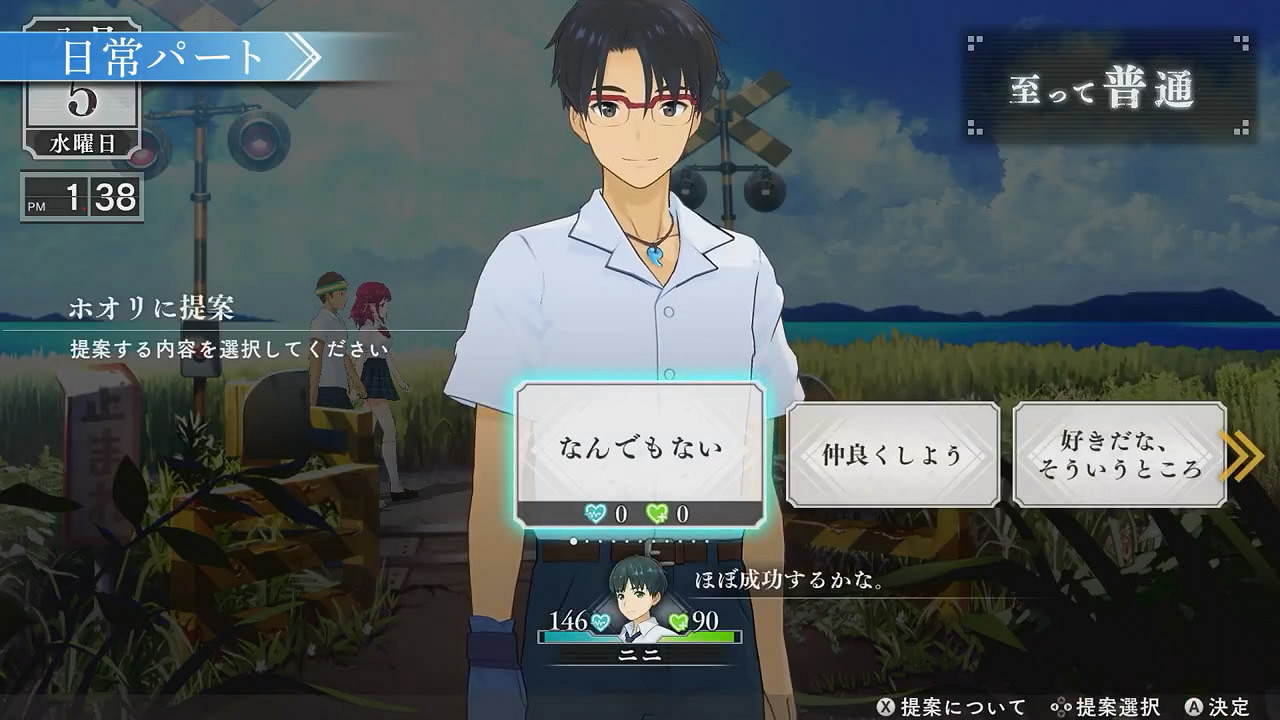Choose the 仲良くしよう proposal

[892, 455]
